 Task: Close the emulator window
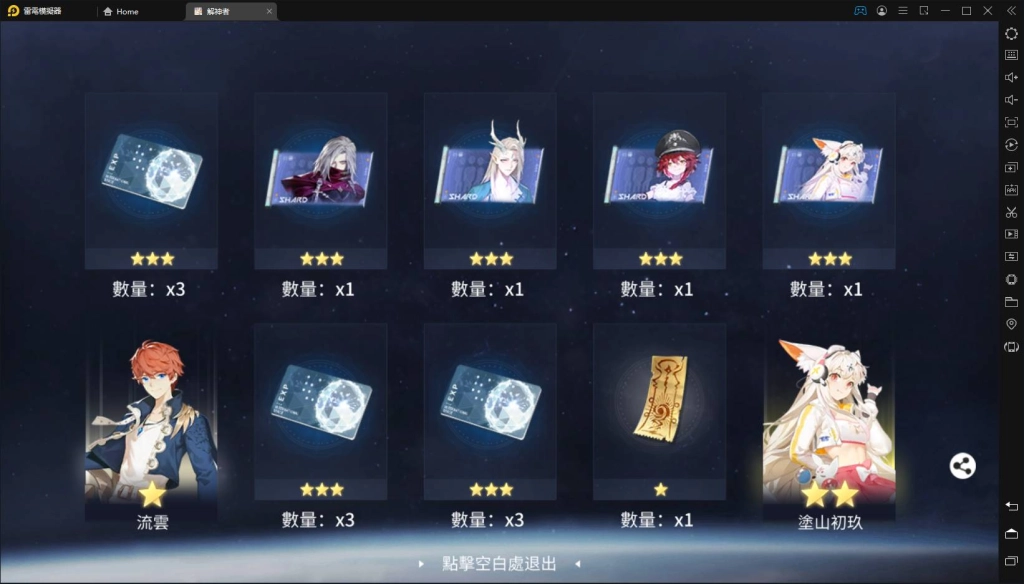point(987,11)
